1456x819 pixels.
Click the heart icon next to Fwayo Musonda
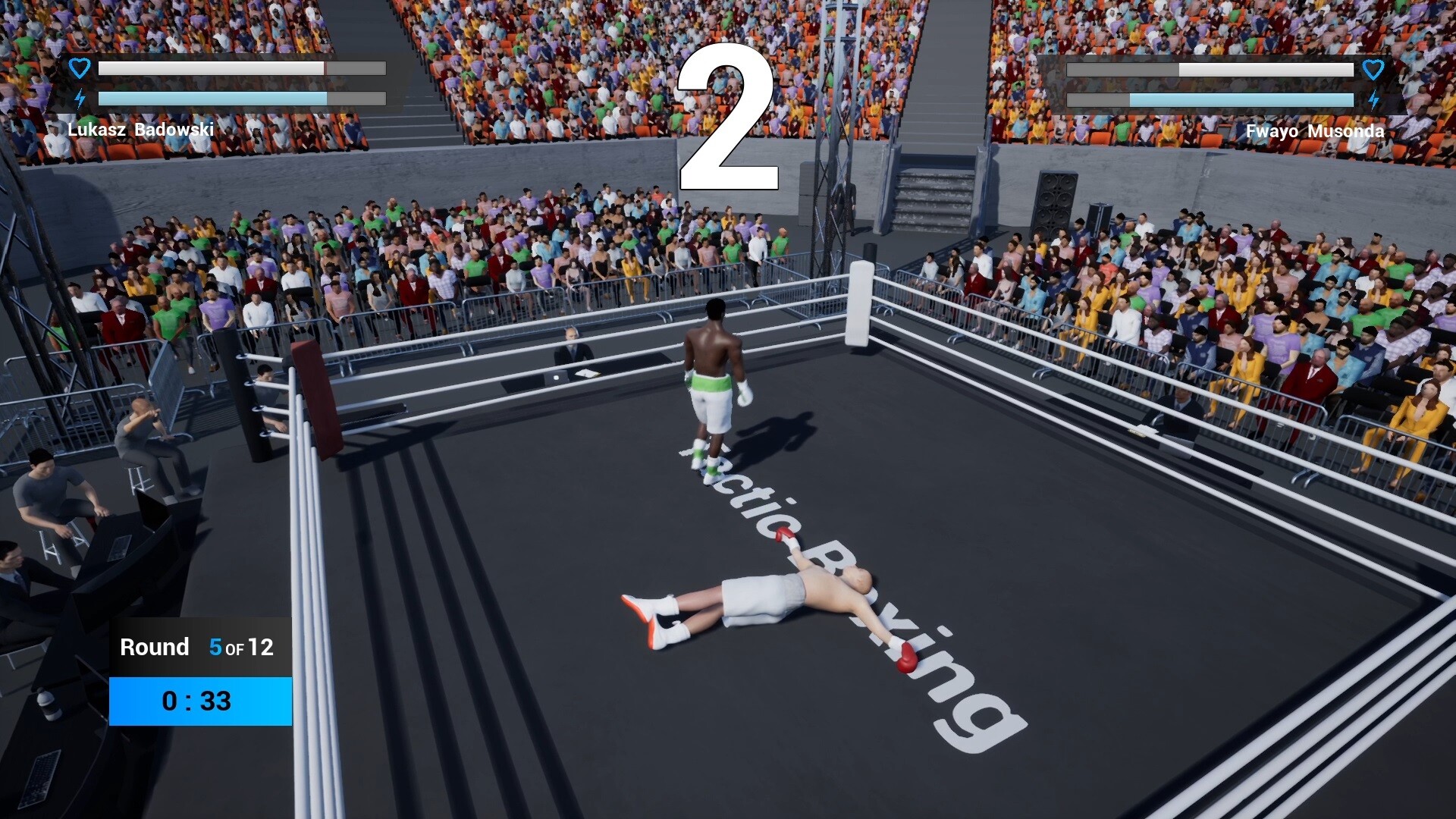pyautogui.click(x=1374, y=69)
